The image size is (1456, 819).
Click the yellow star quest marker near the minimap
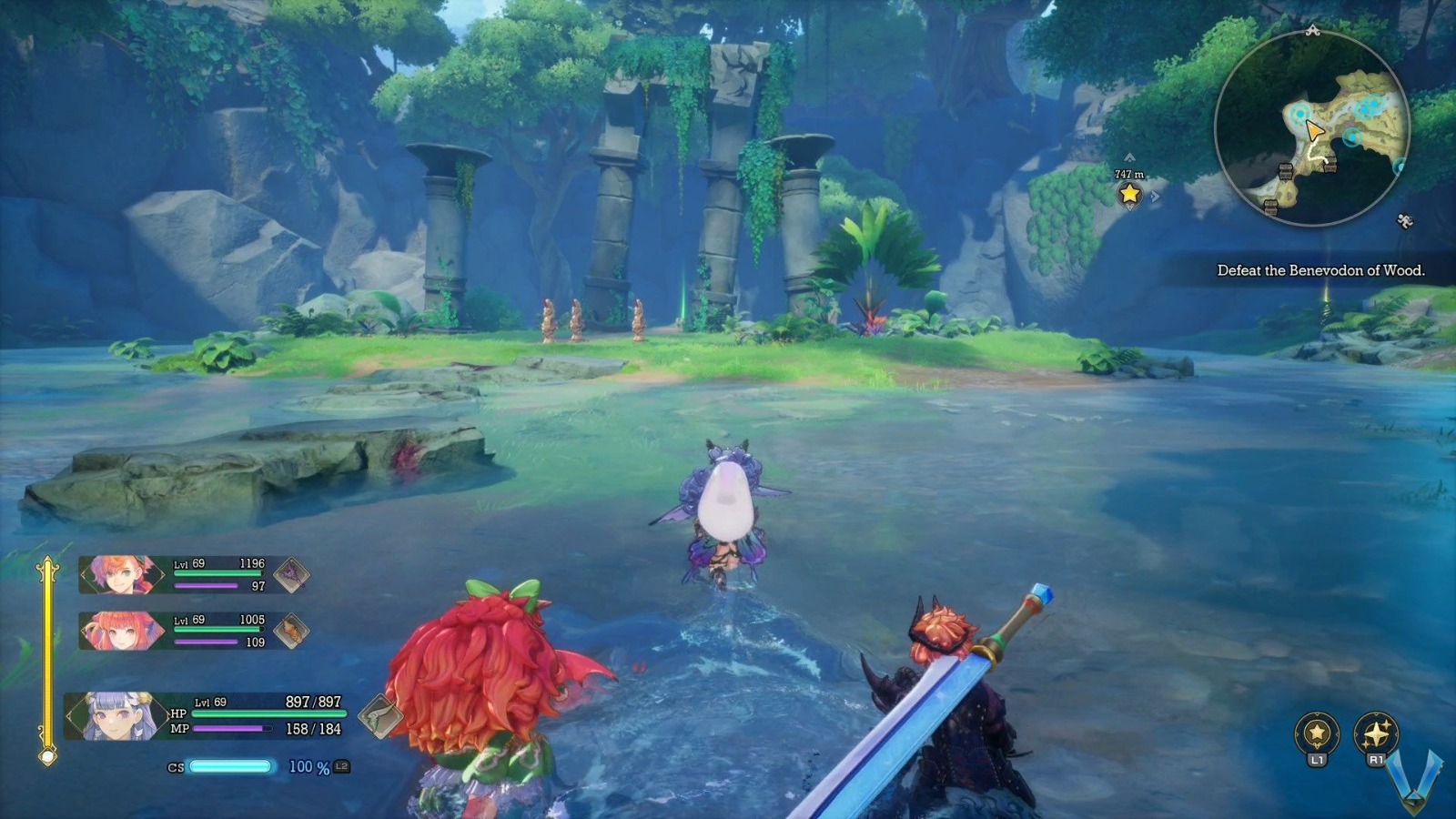tap(1129, 194)
